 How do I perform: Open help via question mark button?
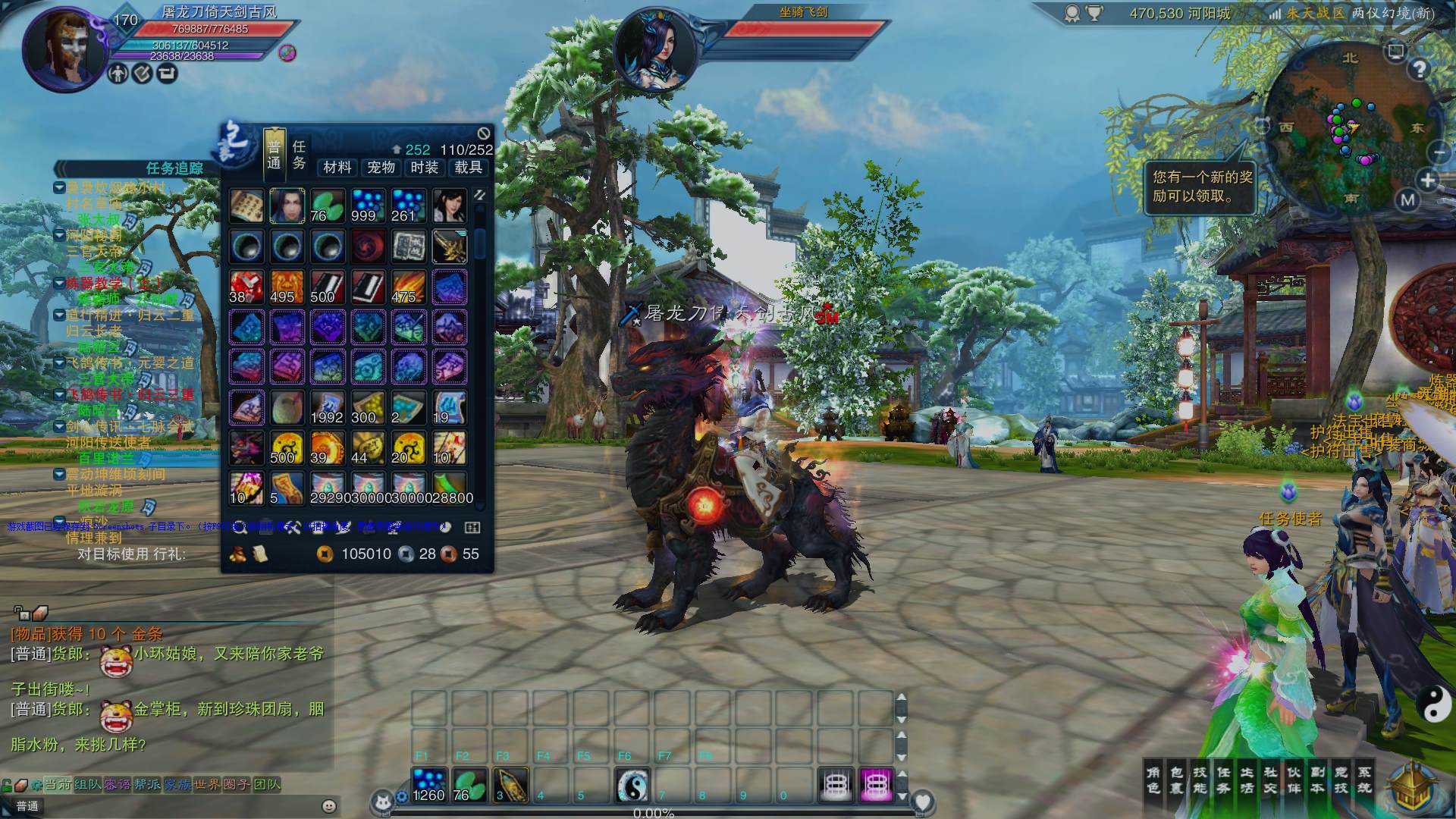click(1419, 70)
